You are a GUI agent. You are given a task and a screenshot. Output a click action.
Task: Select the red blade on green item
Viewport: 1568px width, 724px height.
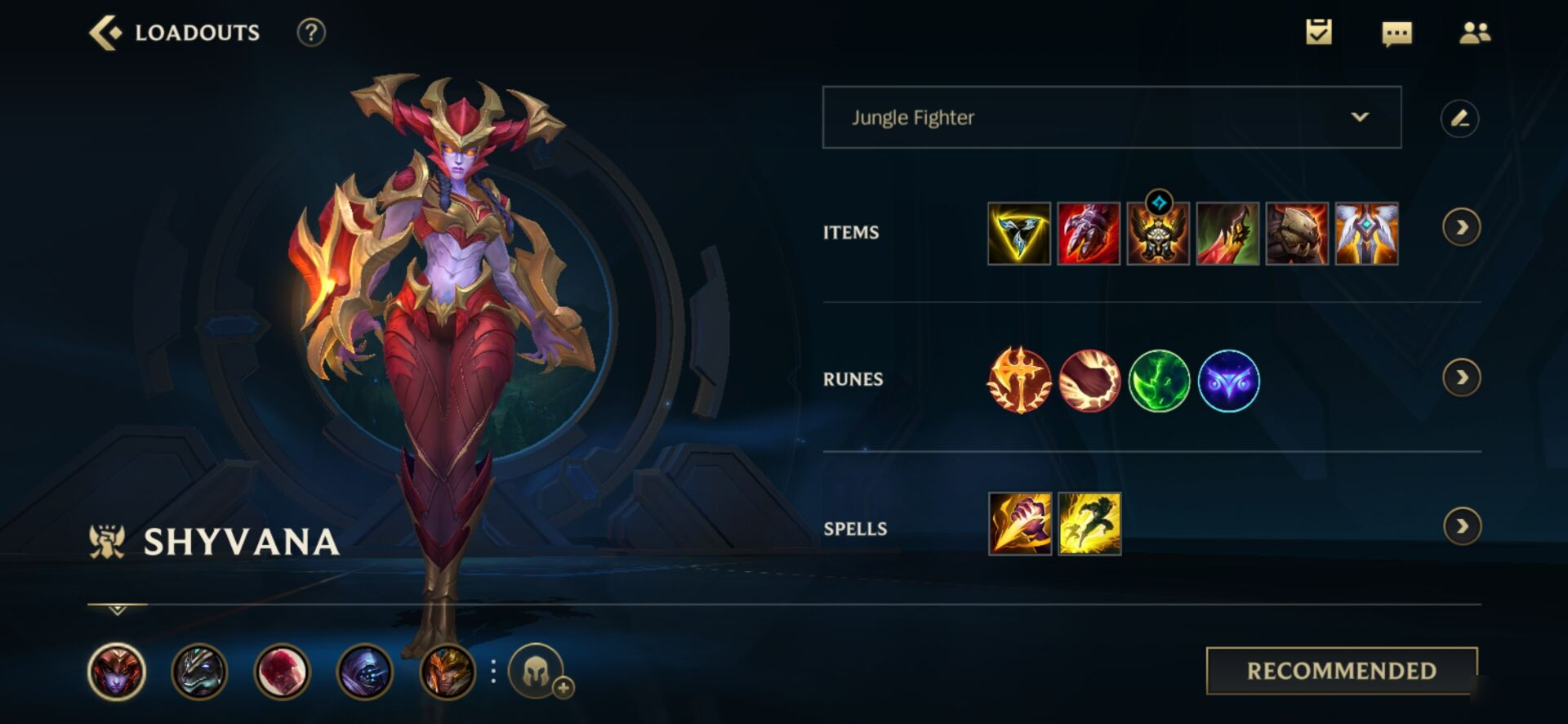pos(1227,234)
